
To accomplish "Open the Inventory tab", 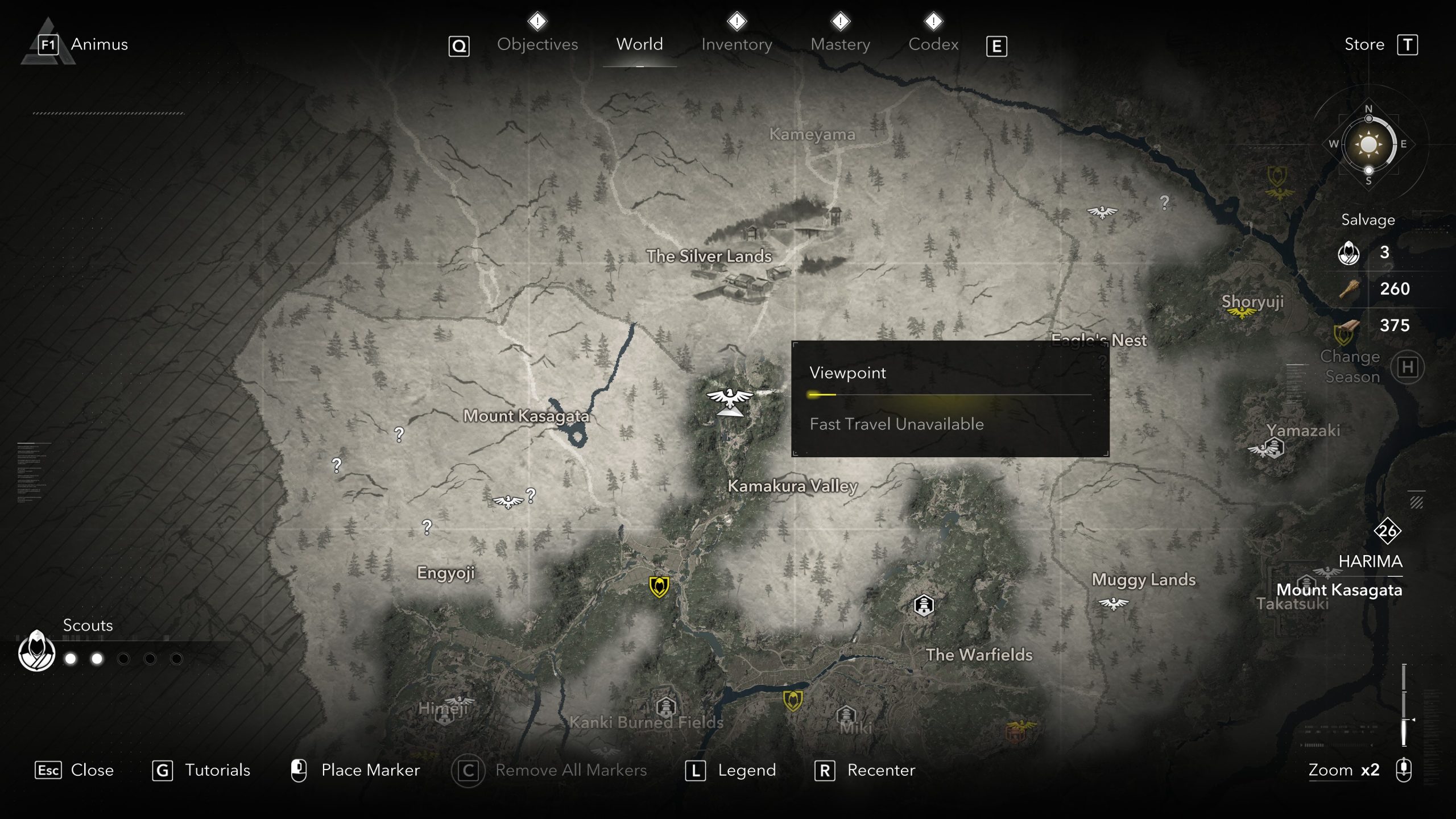I will coord(737,44).
